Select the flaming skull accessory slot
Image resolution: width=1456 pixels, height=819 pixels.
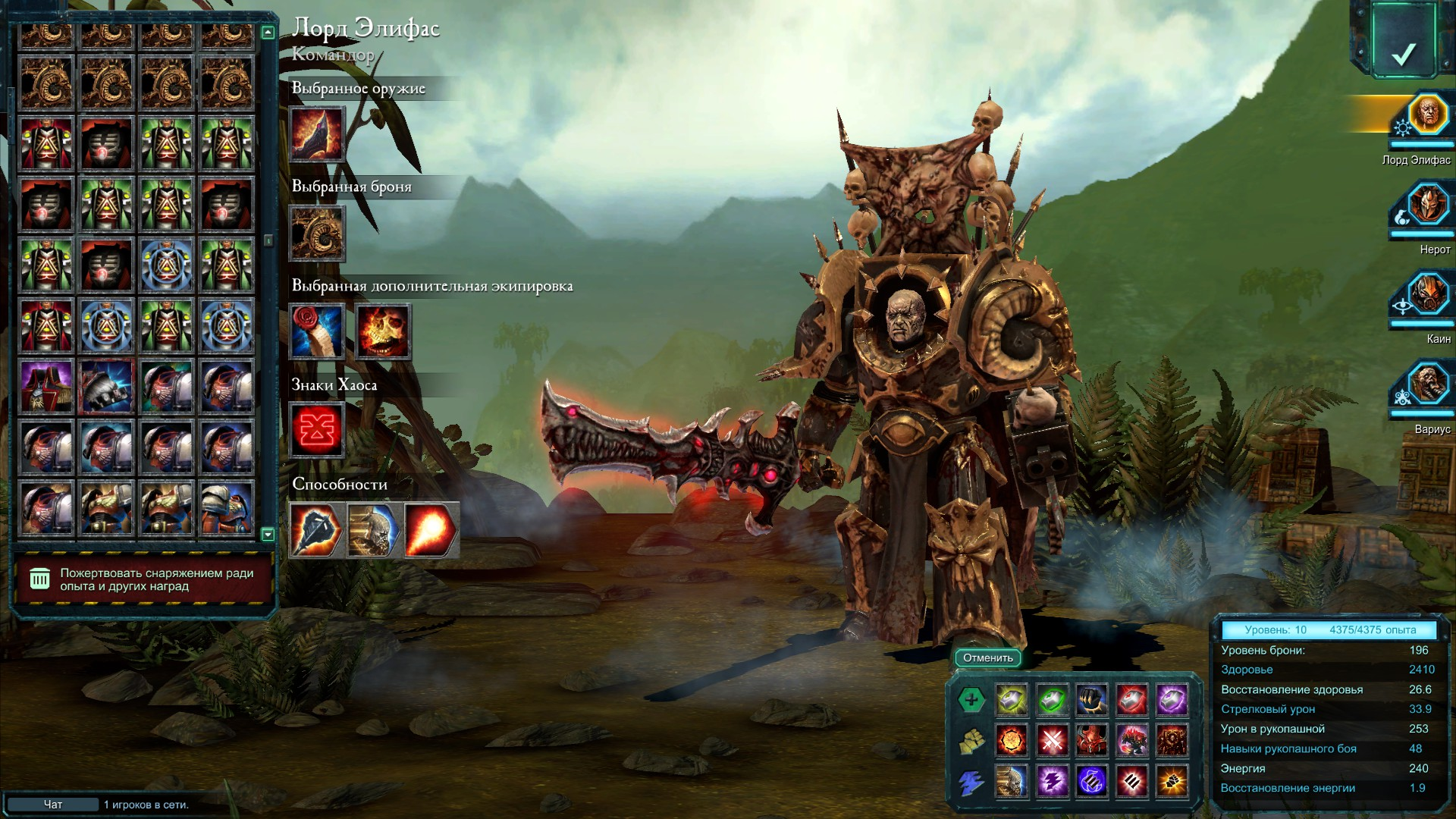383,332
